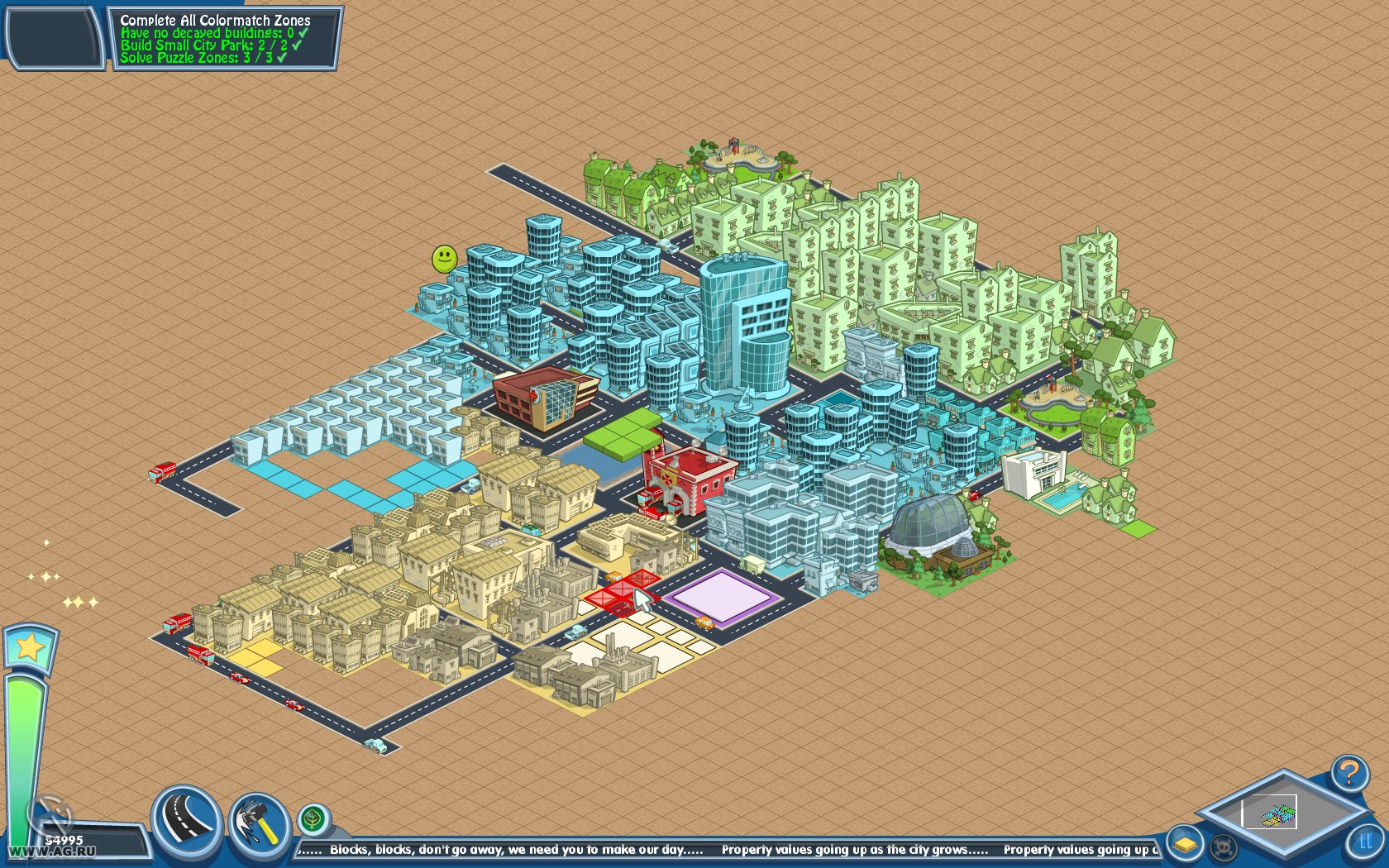The width and height of the screenshot is (1389, 868).
Task: Click the checkmark beside Solve Puzzle Zones
Action: click(x=281, y=58)
